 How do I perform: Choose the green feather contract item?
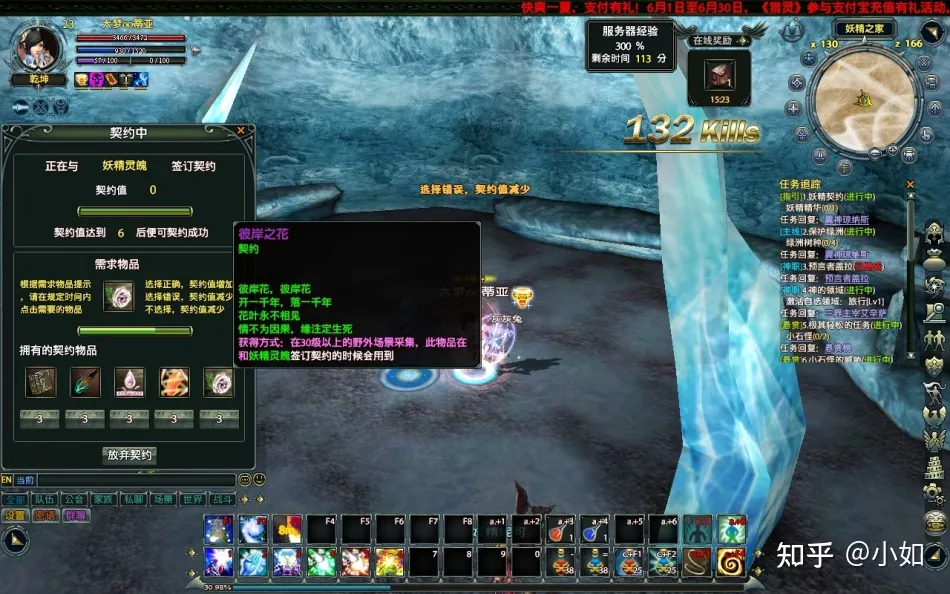[85, 381]
